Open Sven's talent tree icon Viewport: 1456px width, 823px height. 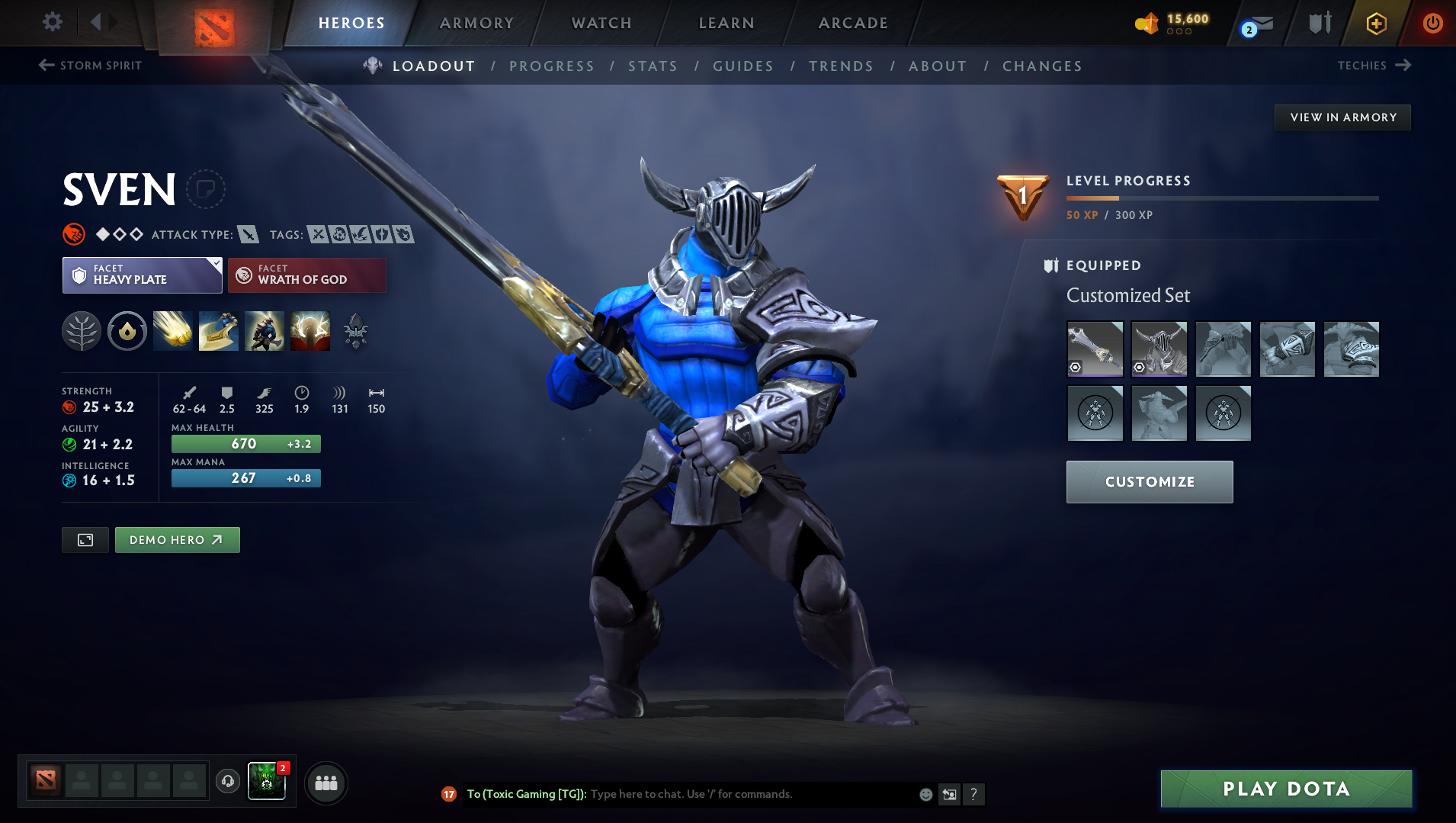[82, 331]
